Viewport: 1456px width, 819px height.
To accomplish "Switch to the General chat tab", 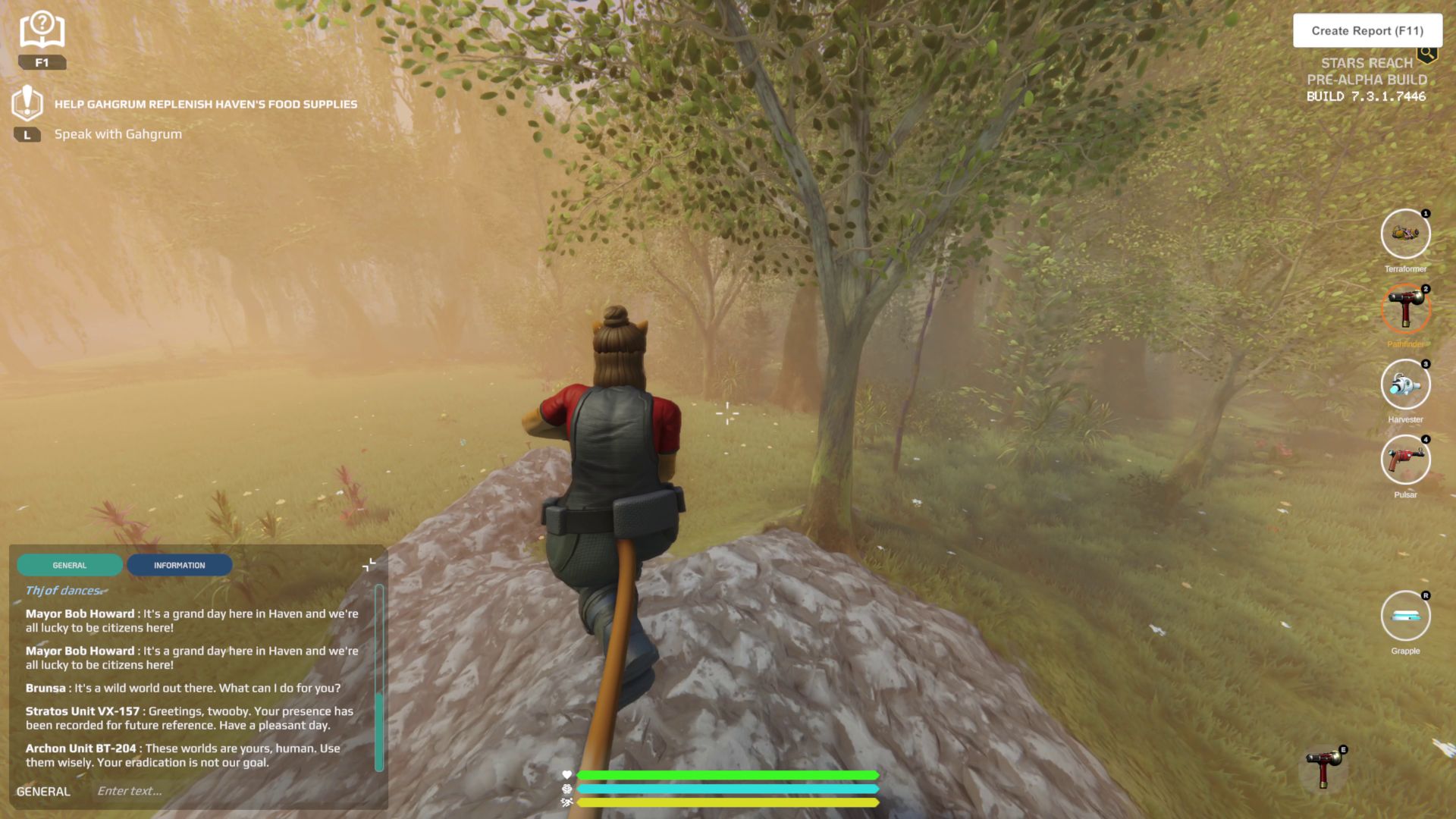I will click(70, 565).
